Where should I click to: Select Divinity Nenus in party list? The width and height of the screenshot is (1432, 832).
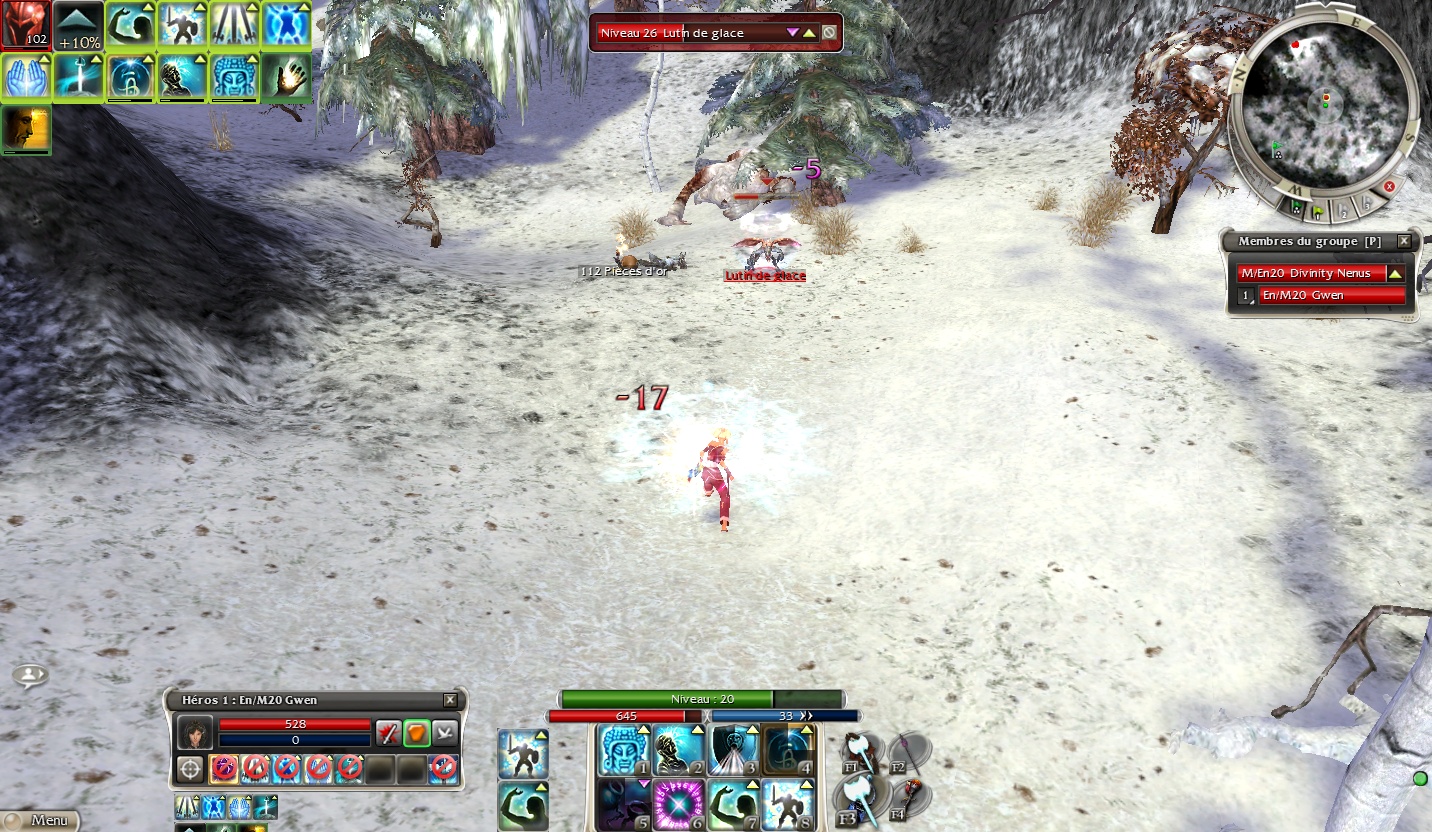click(1310, 273)
